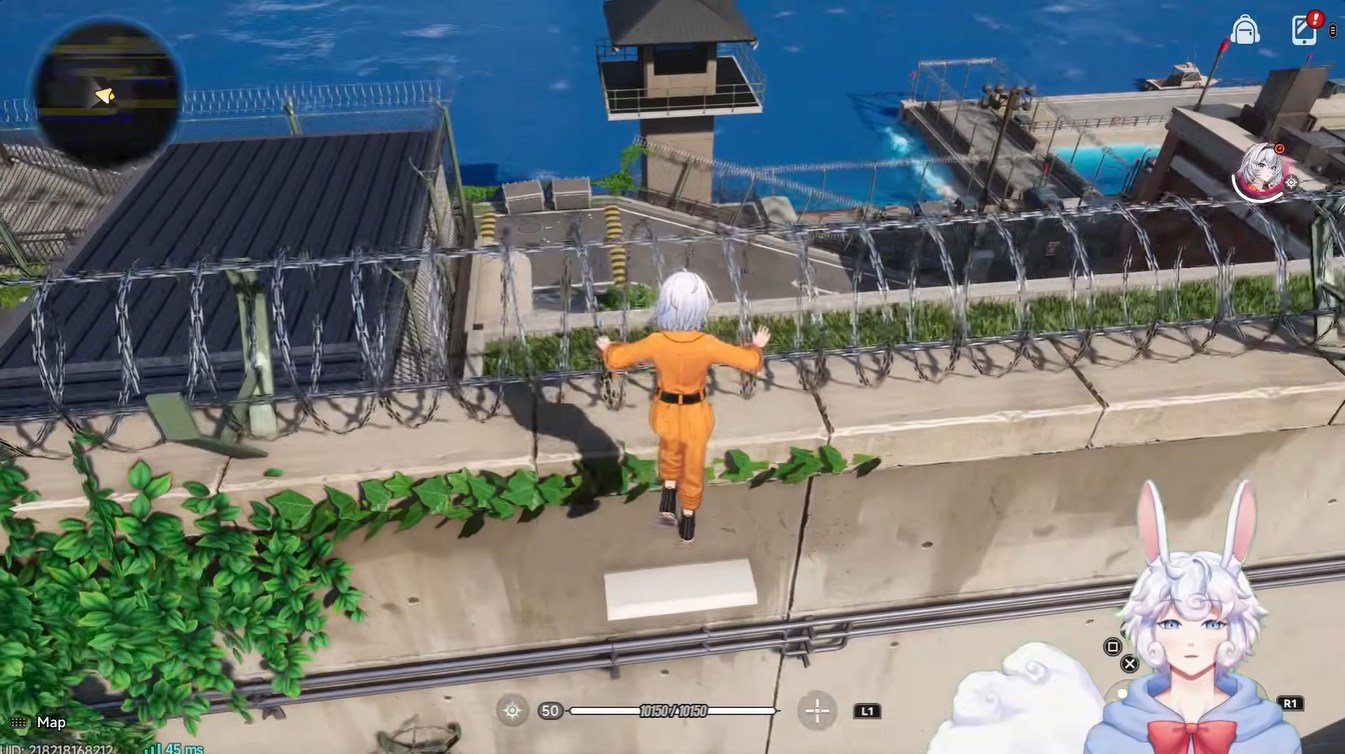1345x754 pixels.
Task: Click the level 50 badge
Action: (549, 711)
